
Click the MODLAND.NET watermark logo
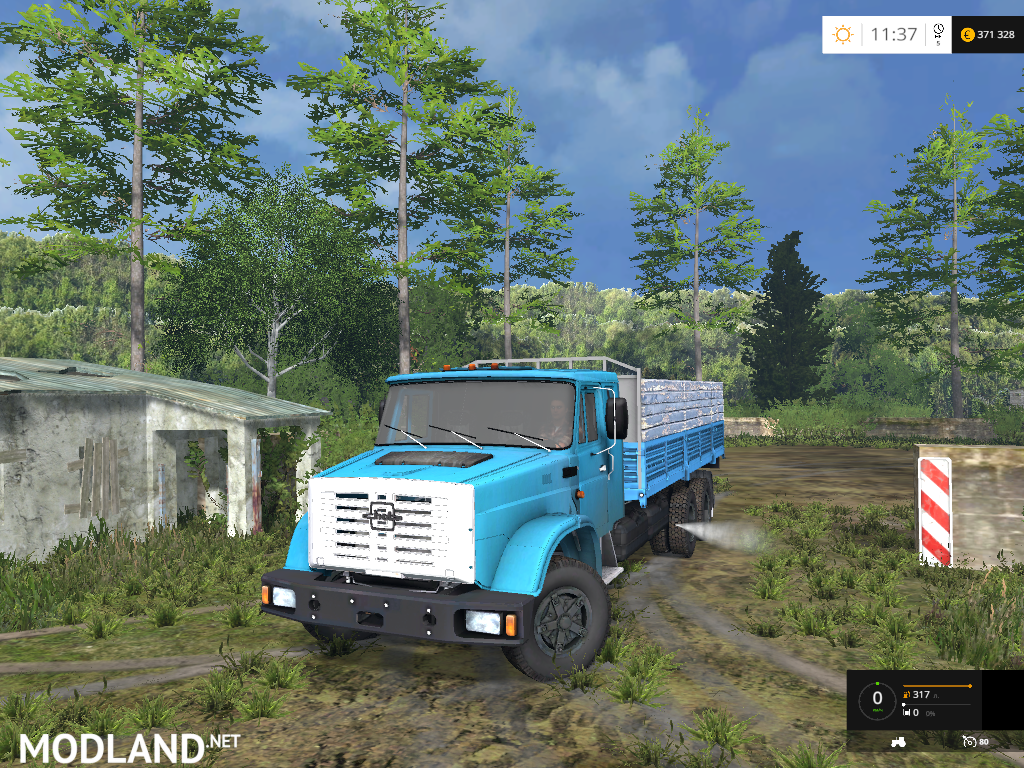pos(130,746)
